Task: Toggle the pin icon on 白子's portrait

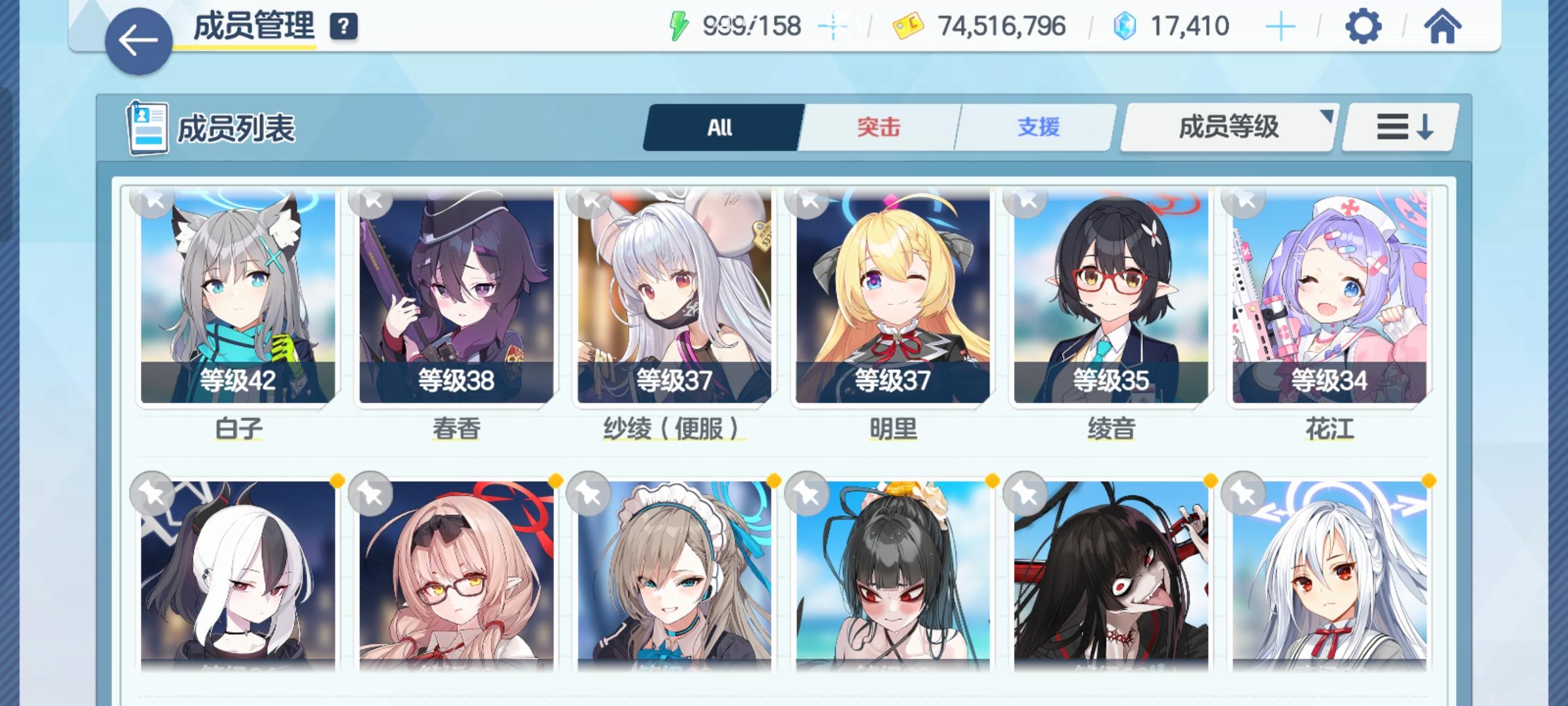Action: coord(151,203)
